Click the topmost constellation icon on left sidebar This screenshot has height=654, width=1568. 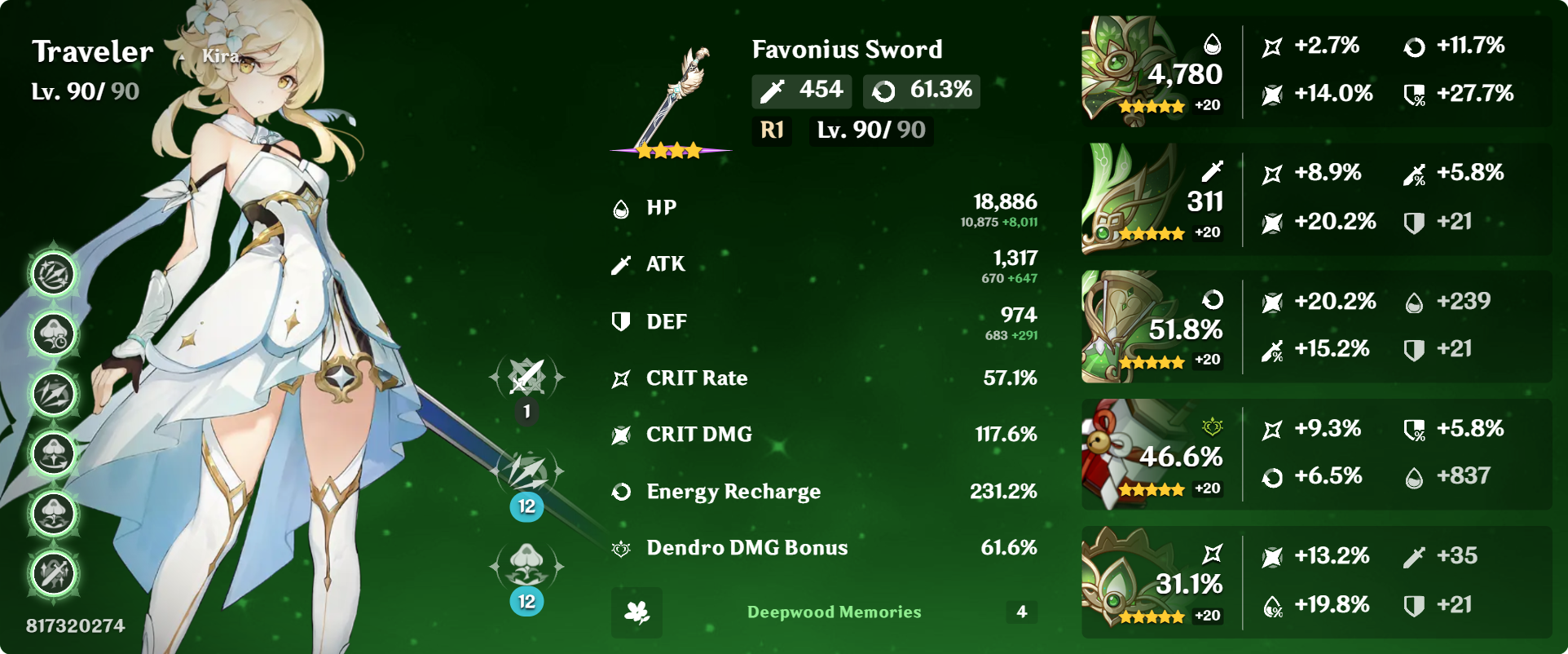[53, 275]
